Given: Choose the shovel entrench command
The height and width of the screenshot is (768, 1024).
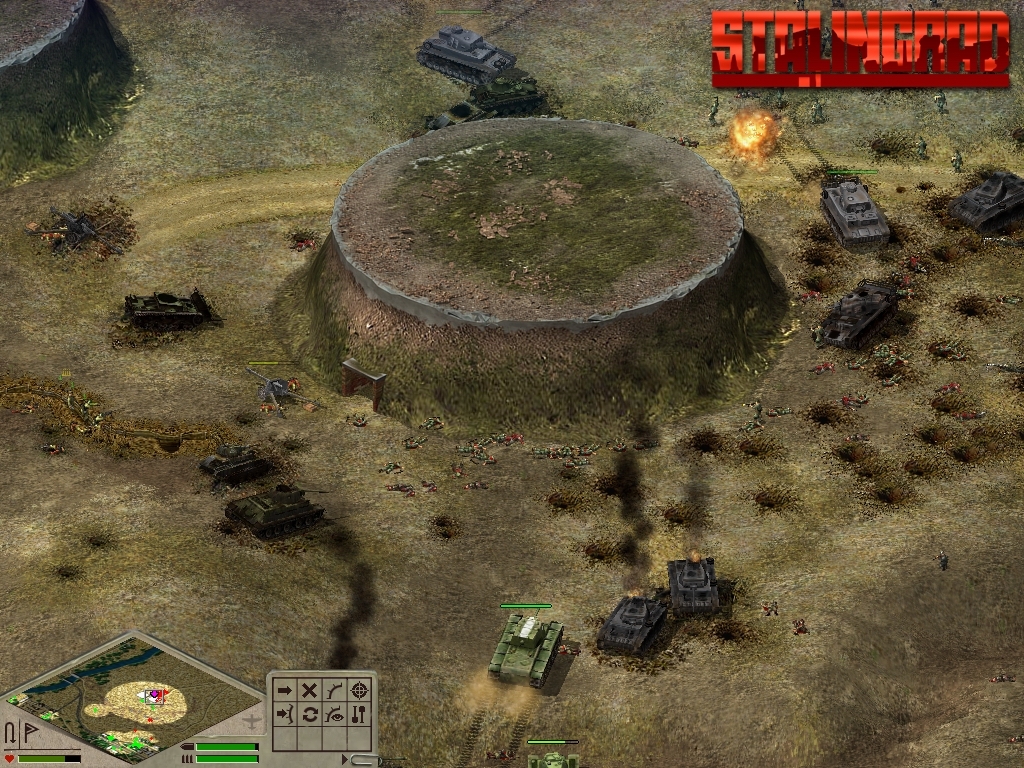Looking at the screenshot, I should point(360,714).
